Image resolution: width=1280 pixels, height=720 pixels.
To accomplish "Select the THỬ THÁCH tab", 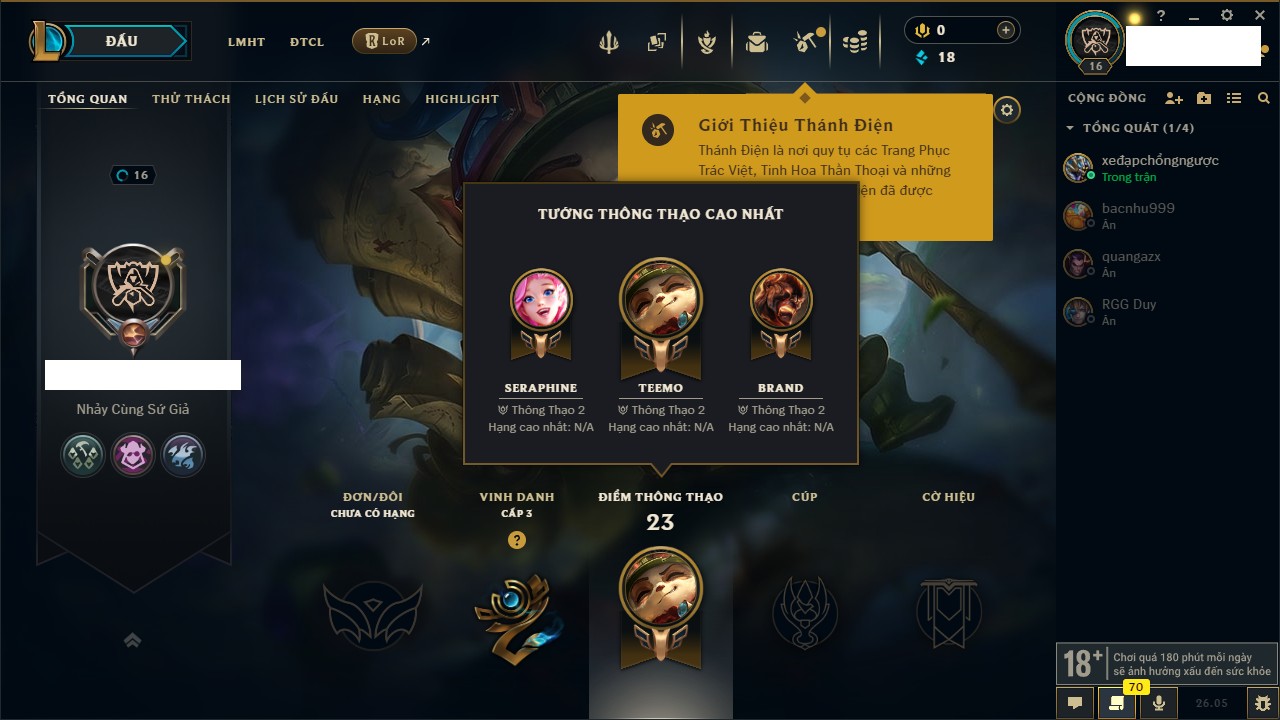I will pos(191,99).
